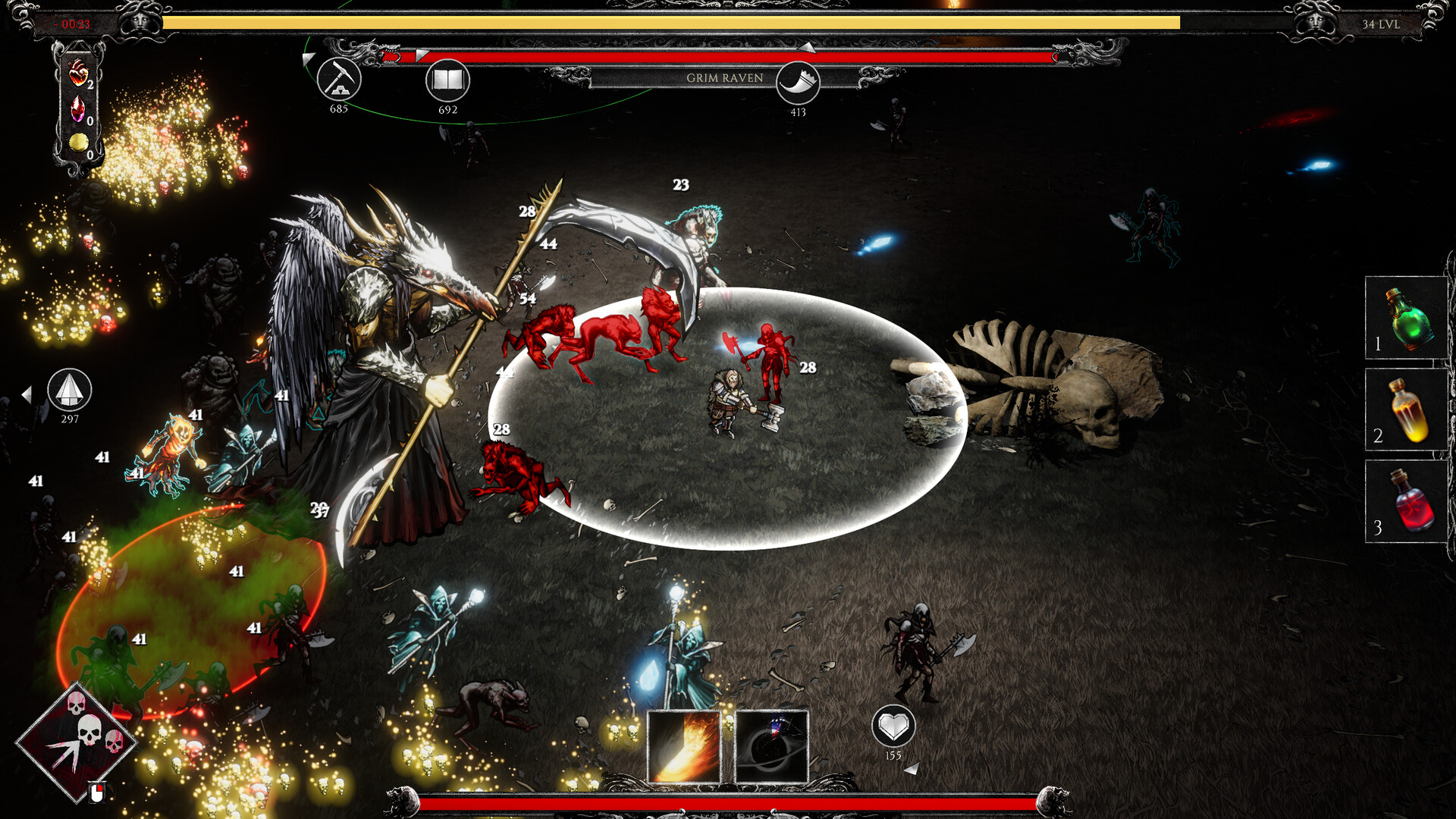This screenshot has width=1456, height=819.
Task: Click the GRIM RAVEN boss nameplate
Action: coord(724,77)
